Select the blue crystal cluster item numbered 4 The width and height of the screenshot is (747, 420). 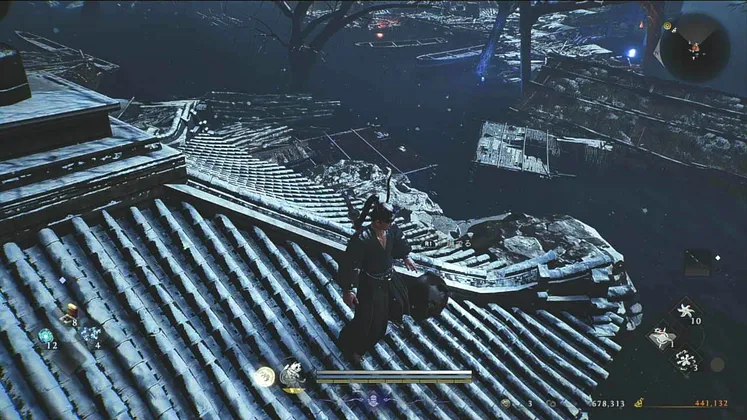[91, 334]
